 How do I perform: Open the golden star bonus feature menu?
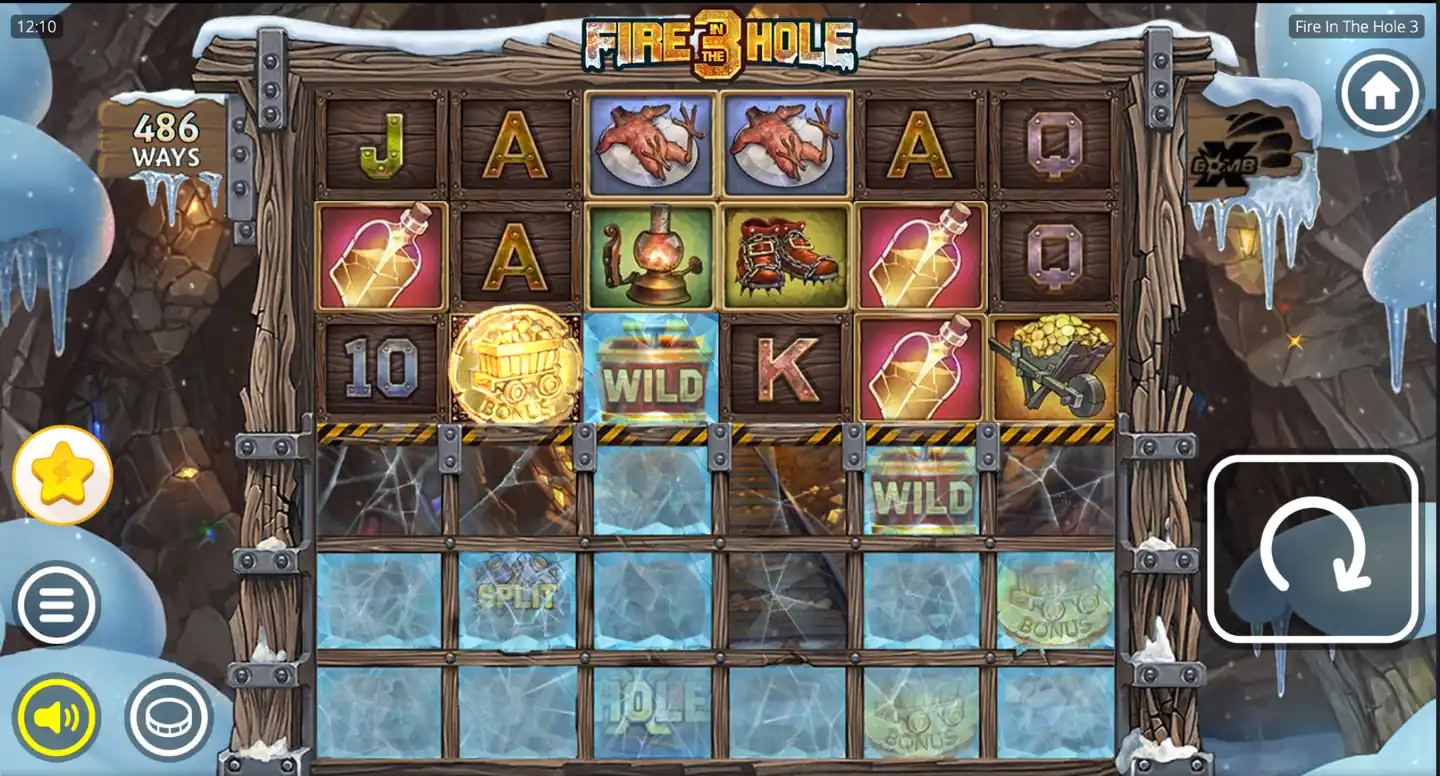pos(62,476)
